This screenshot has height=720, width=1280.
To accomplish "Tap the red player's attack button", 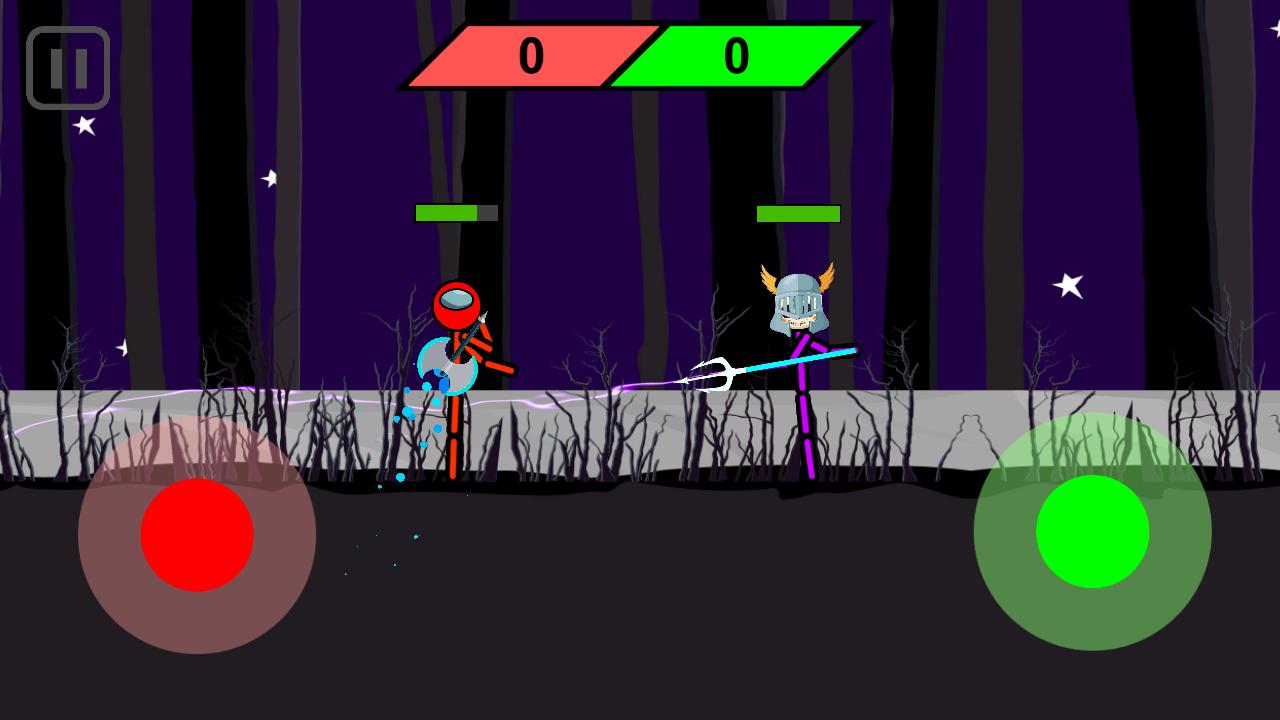I will click(x=195, y=535).
